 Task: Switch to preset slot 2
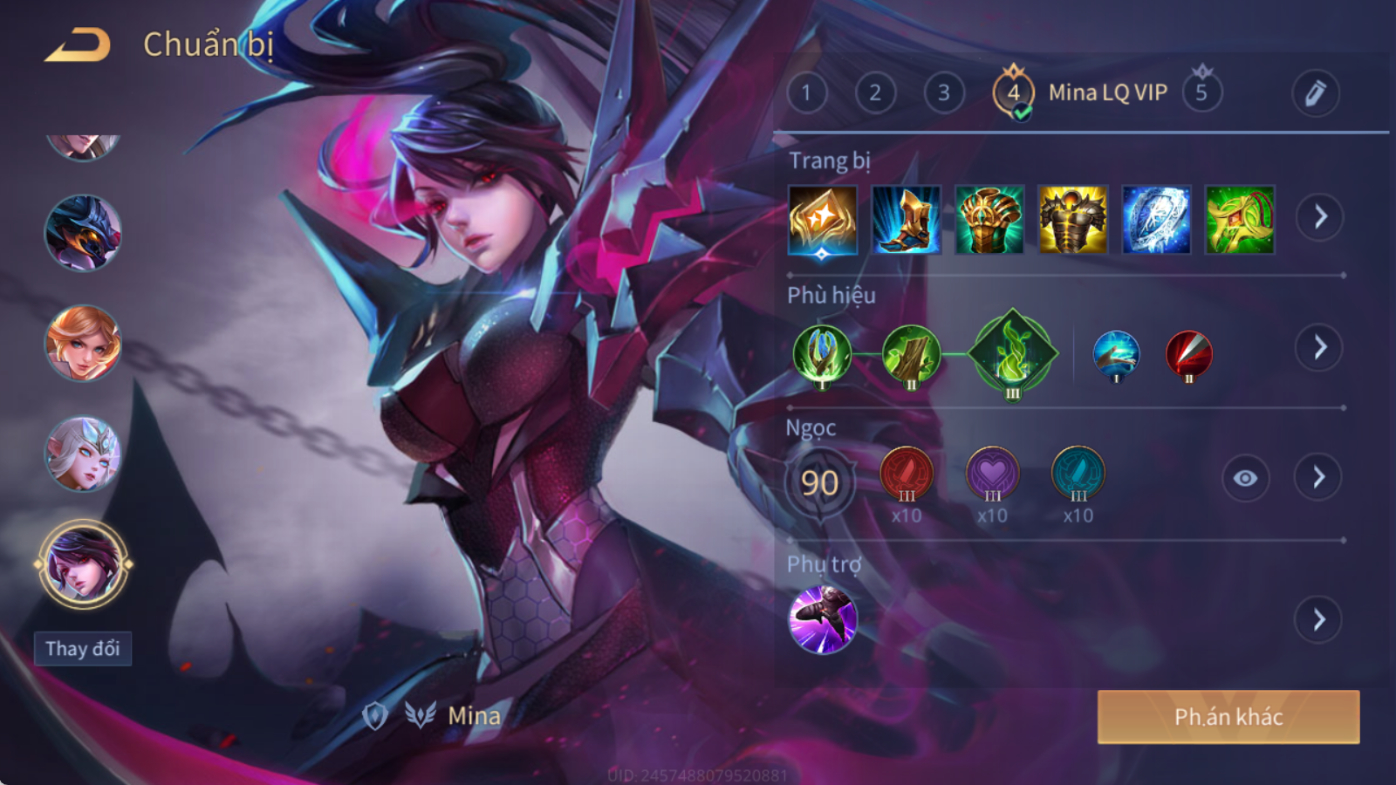tap(875, 94)
